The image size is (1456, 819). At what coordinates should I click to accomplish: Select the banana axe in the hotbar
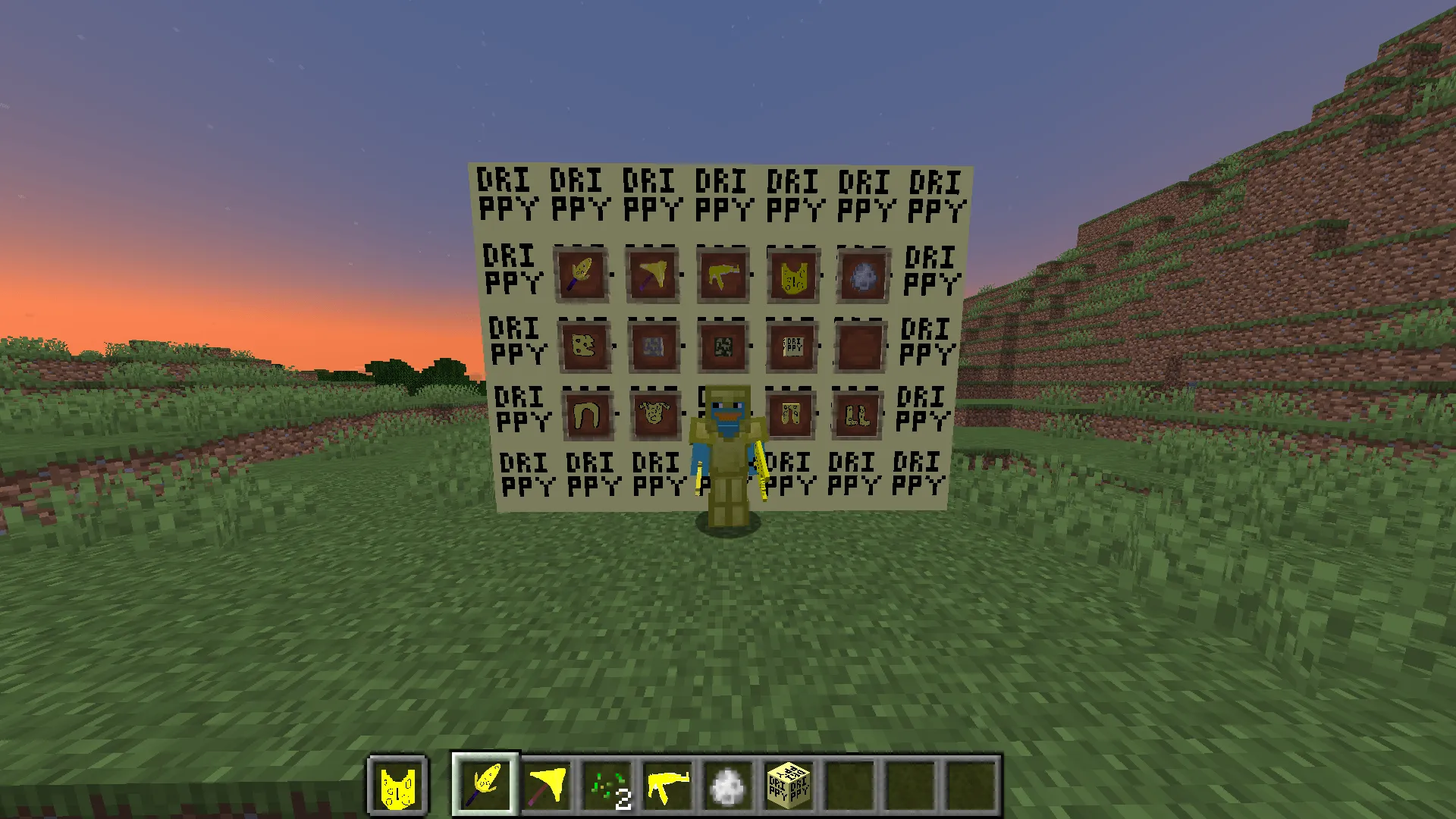point(548,786)
